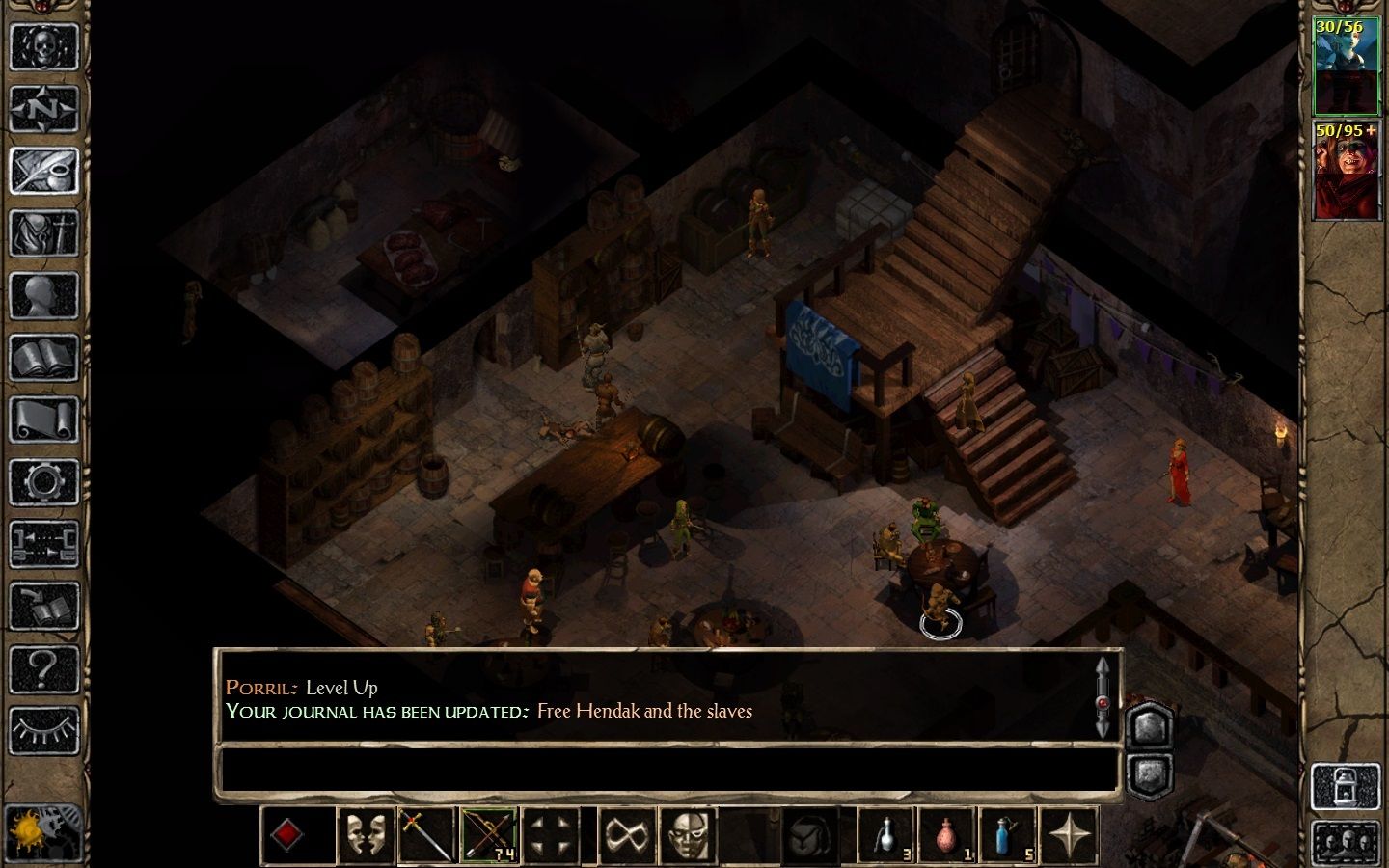1389x868 pixels.
Task: Open the mage spellbook
Action: [x=44, y=358]
